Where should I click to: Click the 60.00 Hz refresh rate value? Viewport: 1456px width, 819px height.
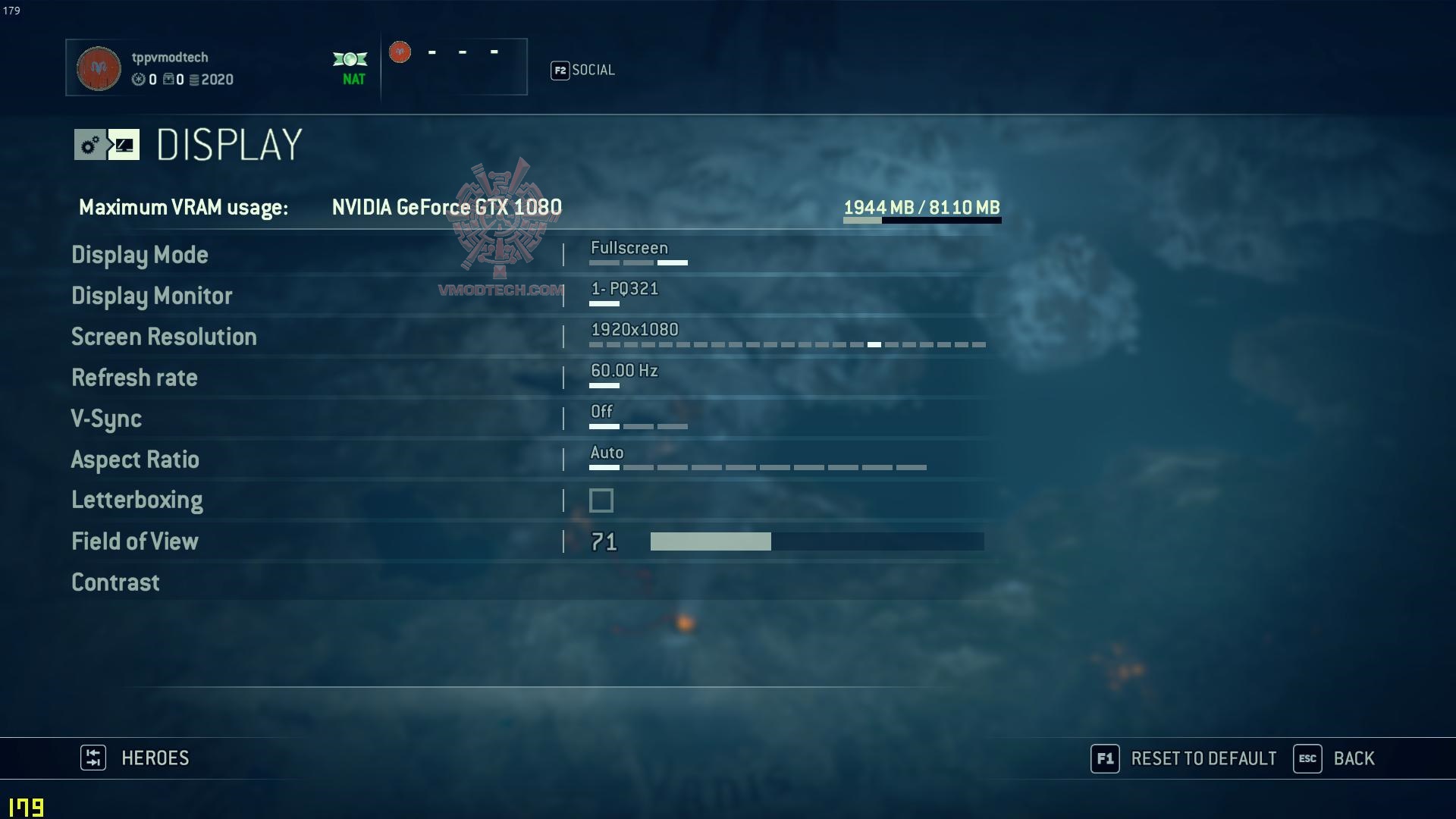coord(624,371)
